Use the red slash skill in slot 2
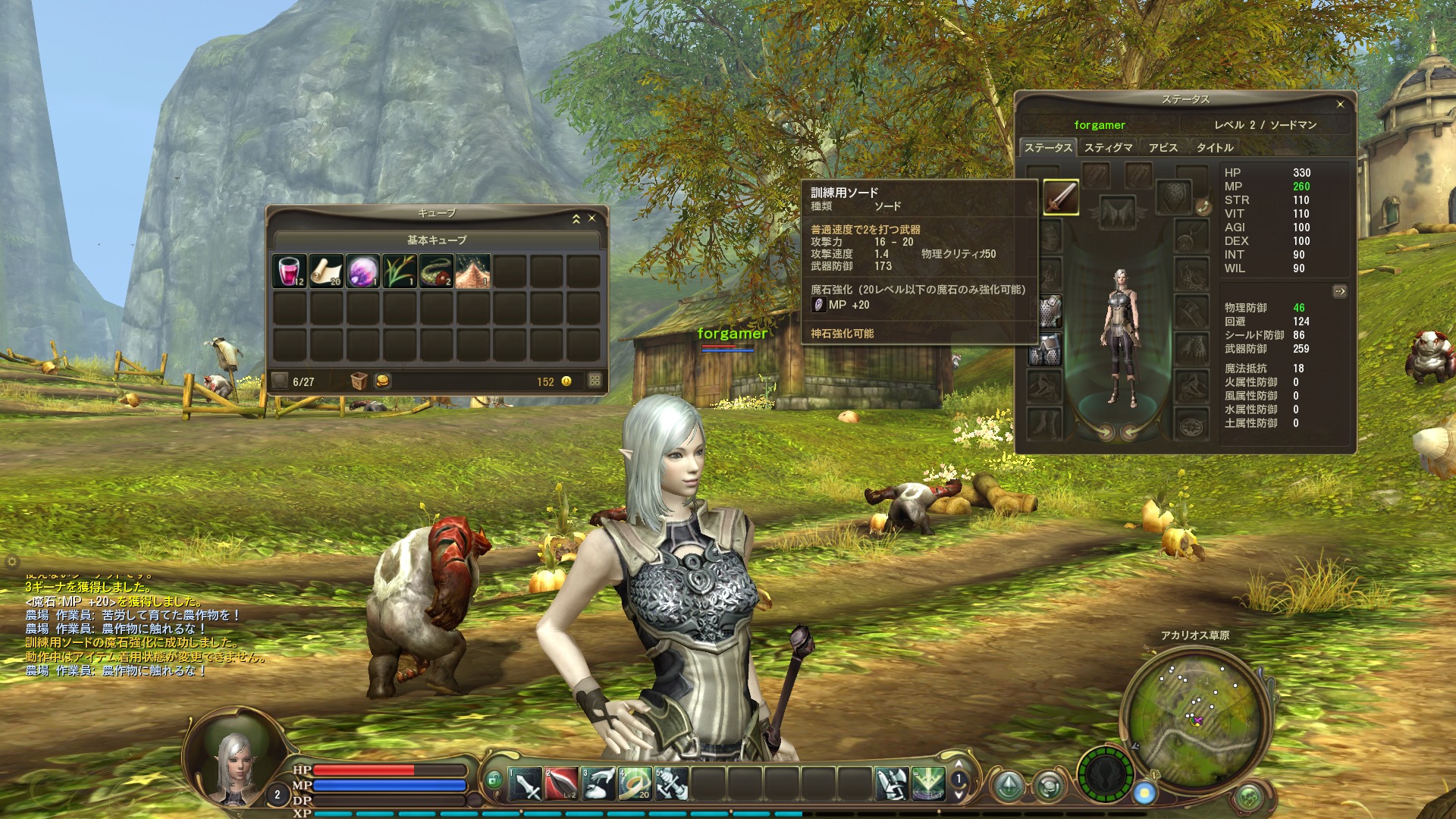This screenshot has height=819, width=1456. (x=561, y=784)
